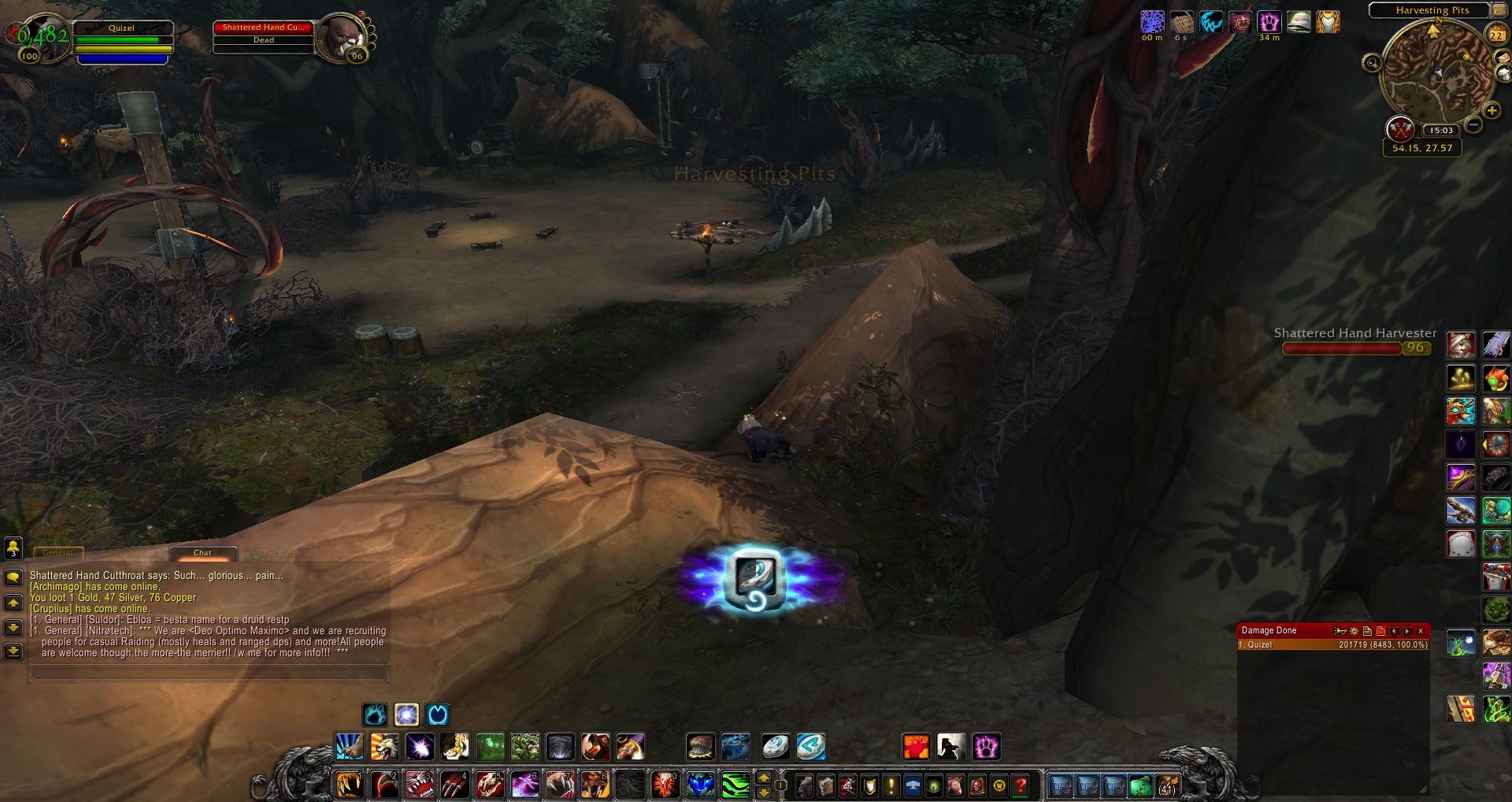Activate the skull ability in slot 5
1512x802 pixels.
point(489,785)
